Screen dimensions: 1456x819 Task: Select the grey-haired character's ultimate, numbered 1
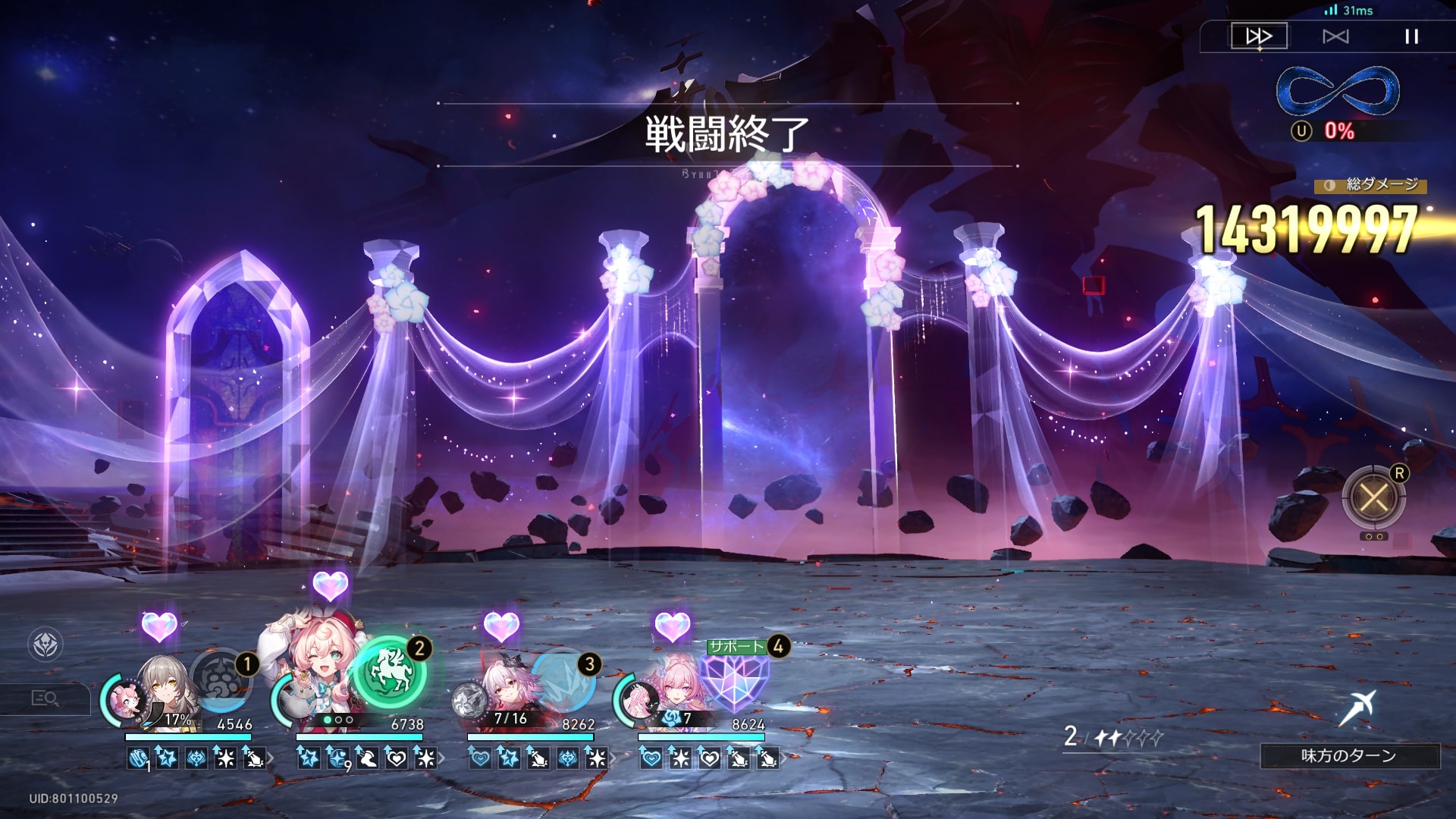point(221,679)
